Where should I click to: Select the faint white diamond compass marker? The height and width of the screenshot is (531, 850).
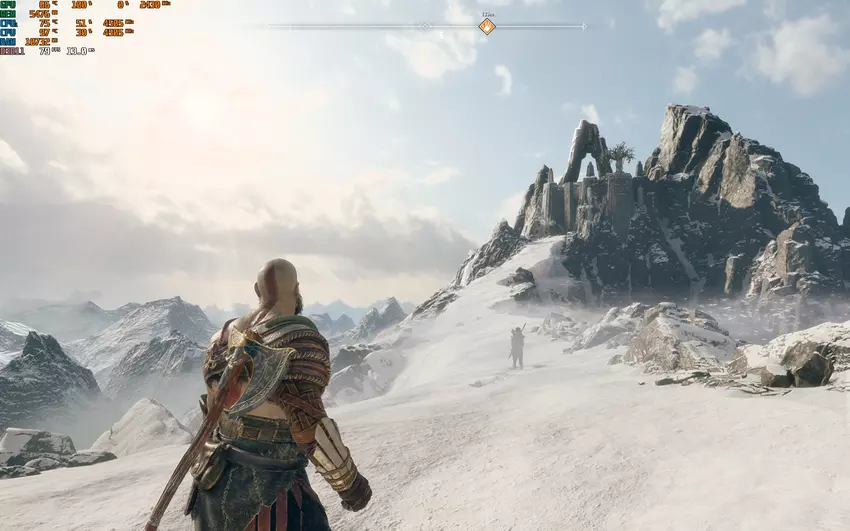point(424,26)
